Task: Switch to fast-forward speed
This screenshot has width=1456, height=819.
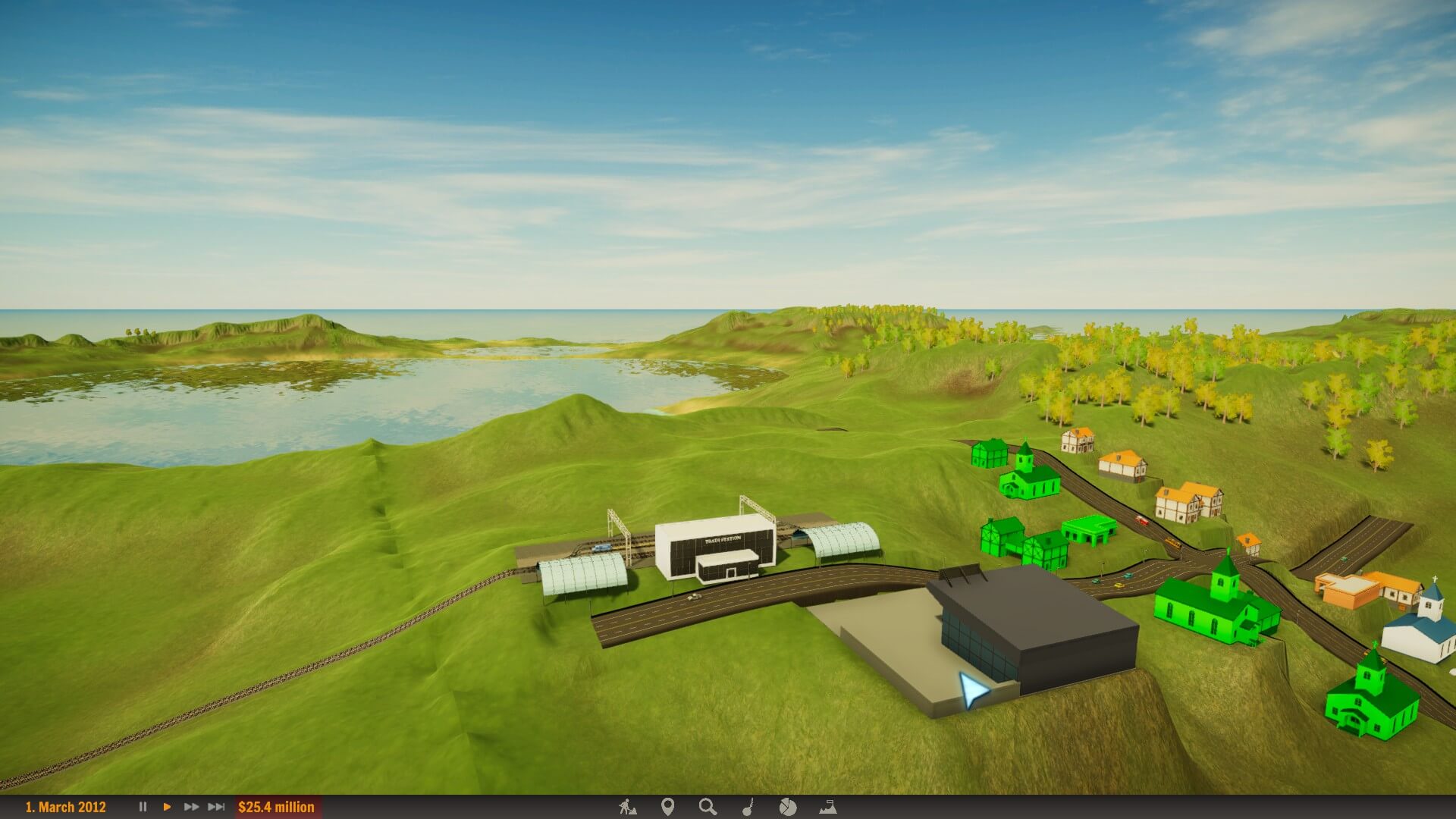Action: pyautogui.click(x=191, y=807)
